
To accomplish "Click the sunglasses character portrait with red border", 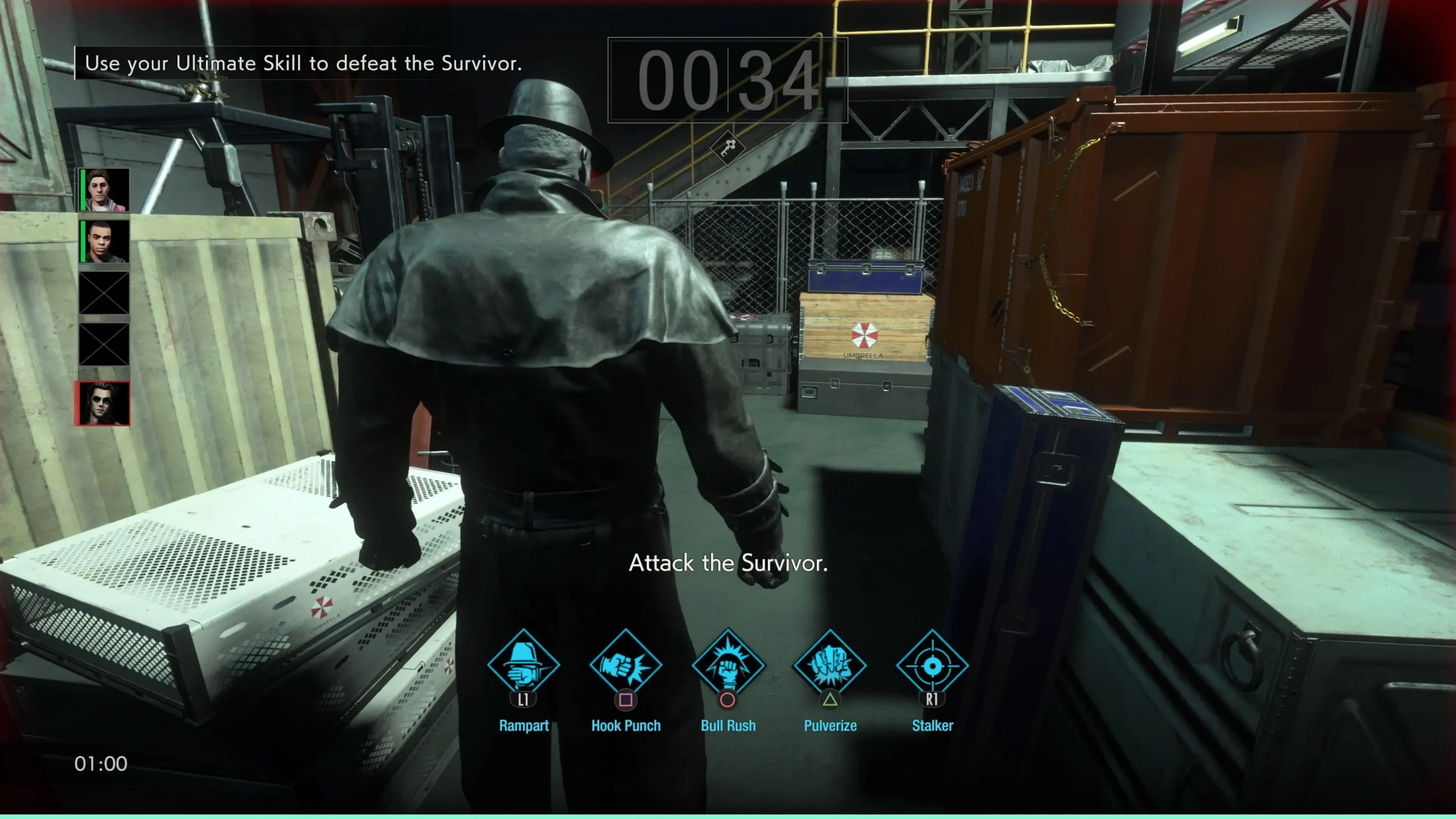I will tap(103, 404).
